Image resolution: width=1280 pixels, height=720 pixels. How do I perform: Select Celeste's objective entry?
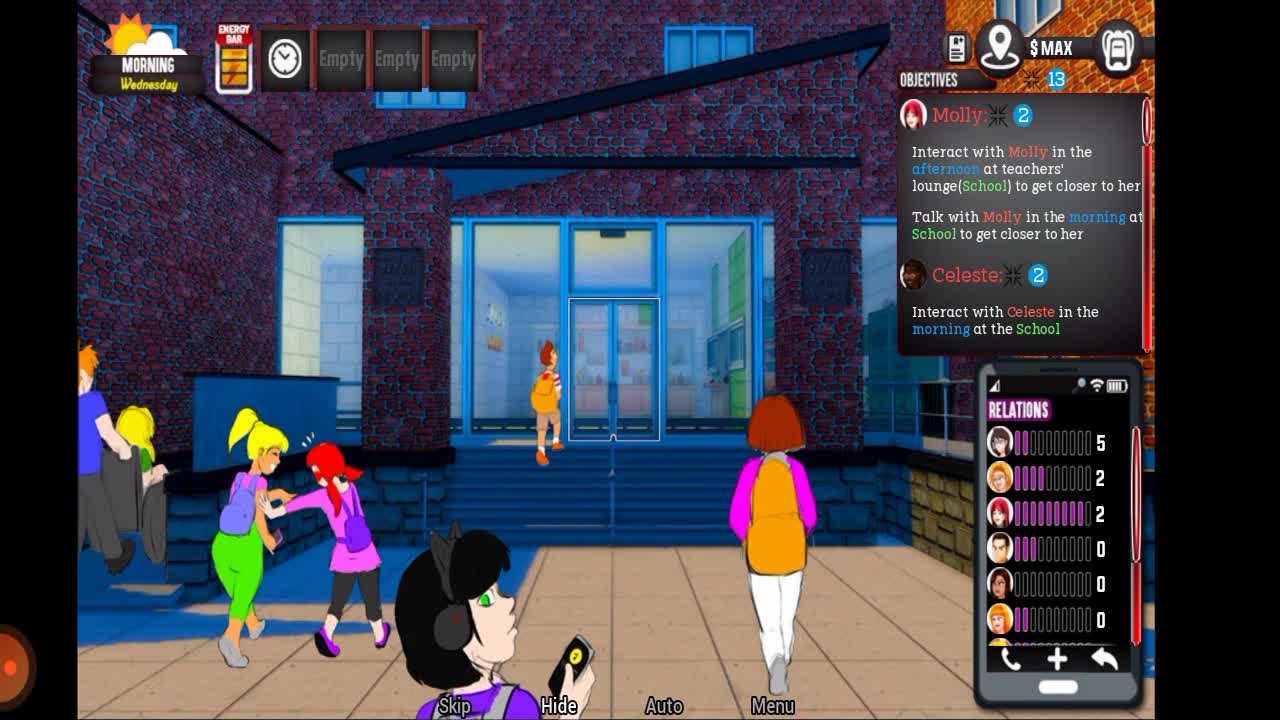click(966, 275)
